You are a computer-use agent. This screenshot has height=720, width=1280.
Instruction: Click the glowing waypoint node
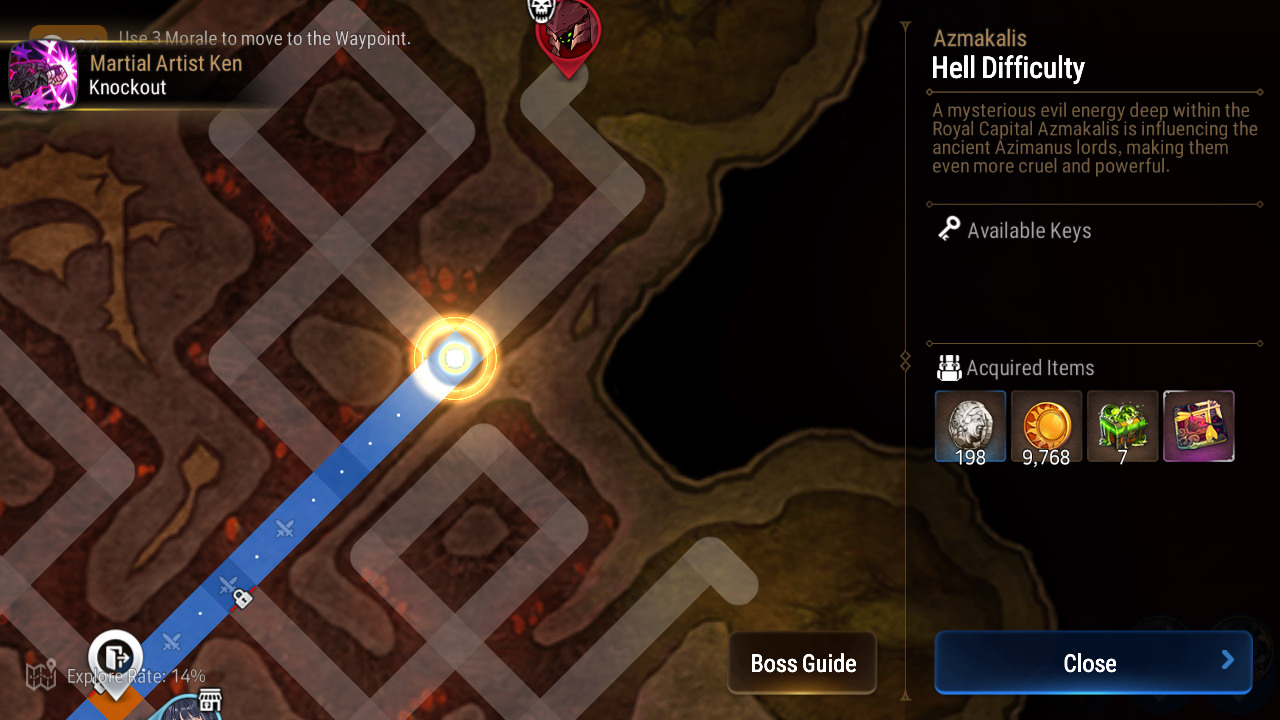pos(455,358)
